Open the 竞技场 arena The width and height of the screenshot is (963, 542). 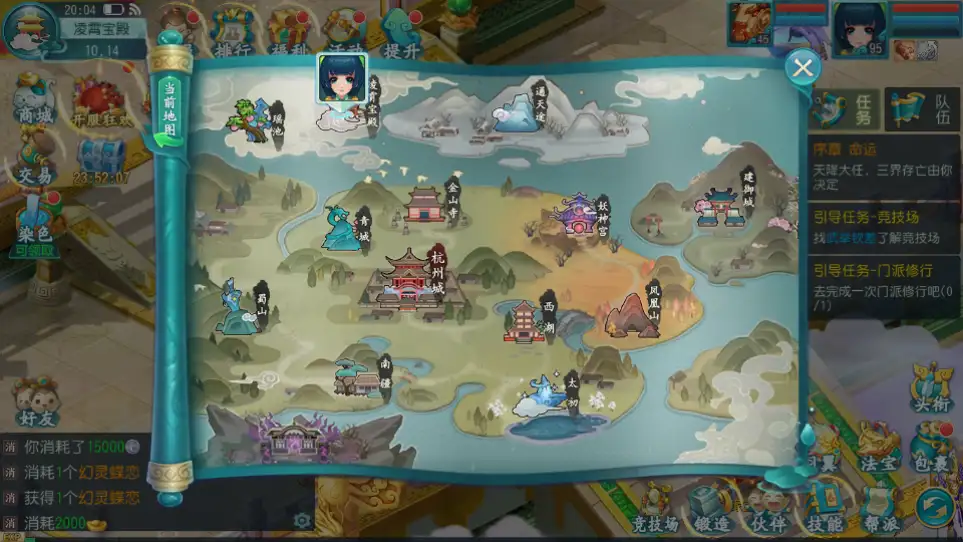click(656, 506)
